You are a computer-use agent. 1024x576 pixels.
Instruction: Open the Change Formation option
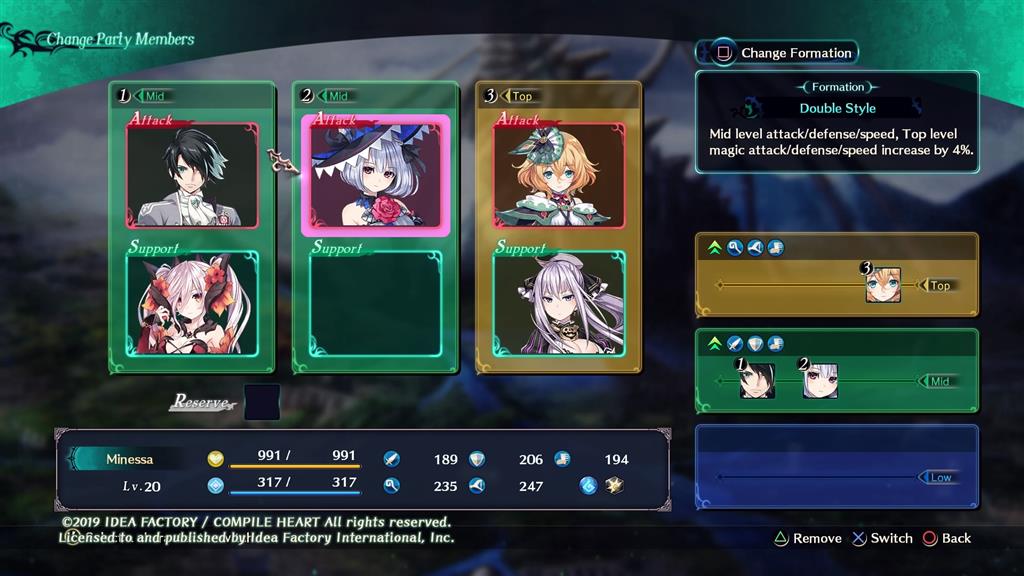pos(786,53)
